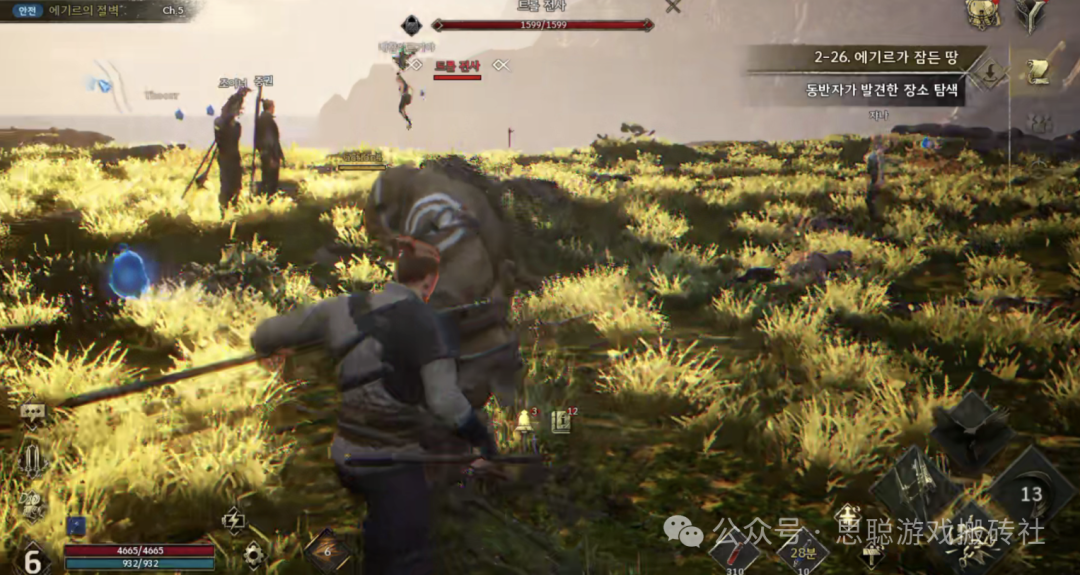
Task: Close the target's health bar with X
Action: coord(673,6)
